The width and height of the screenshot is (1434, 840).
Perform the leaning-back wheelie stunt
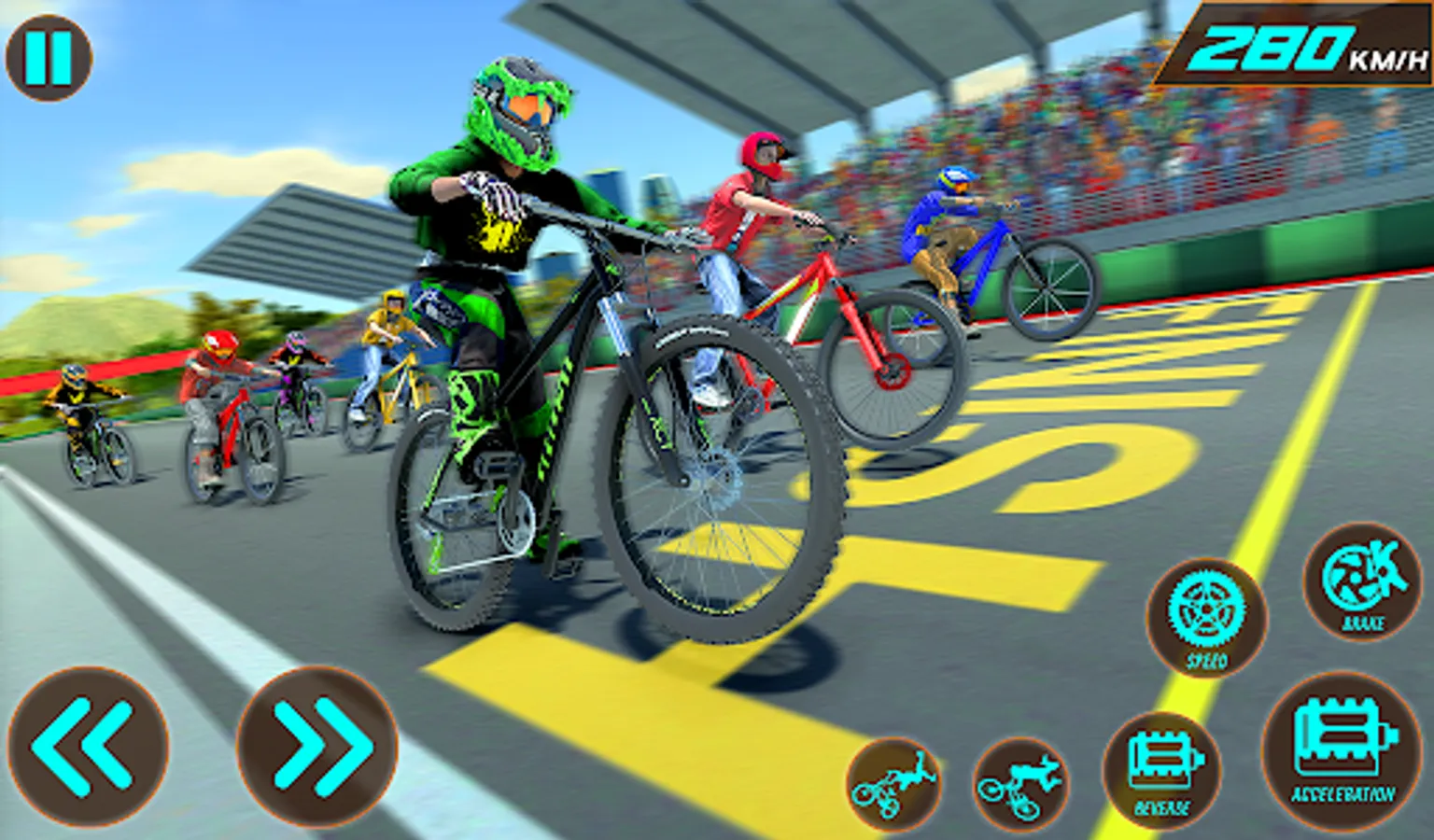click(x=894, y=784)
